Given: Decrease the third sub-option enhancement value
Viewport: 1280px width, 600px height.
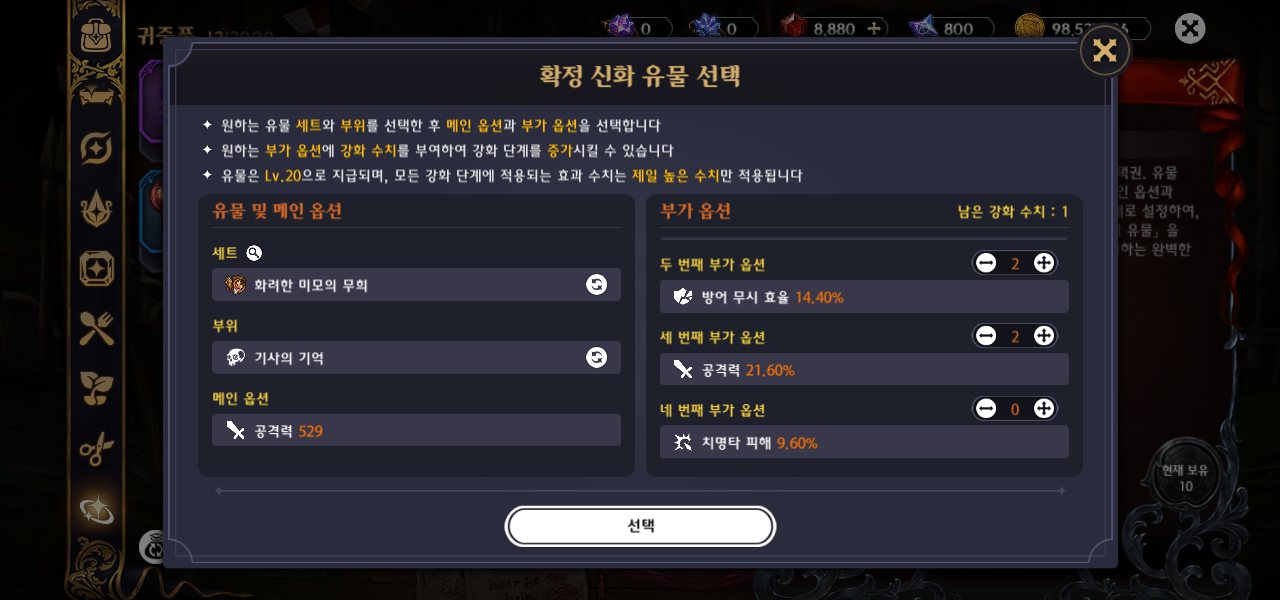Looking at the screenshot, I should click(x=987, y=336).
